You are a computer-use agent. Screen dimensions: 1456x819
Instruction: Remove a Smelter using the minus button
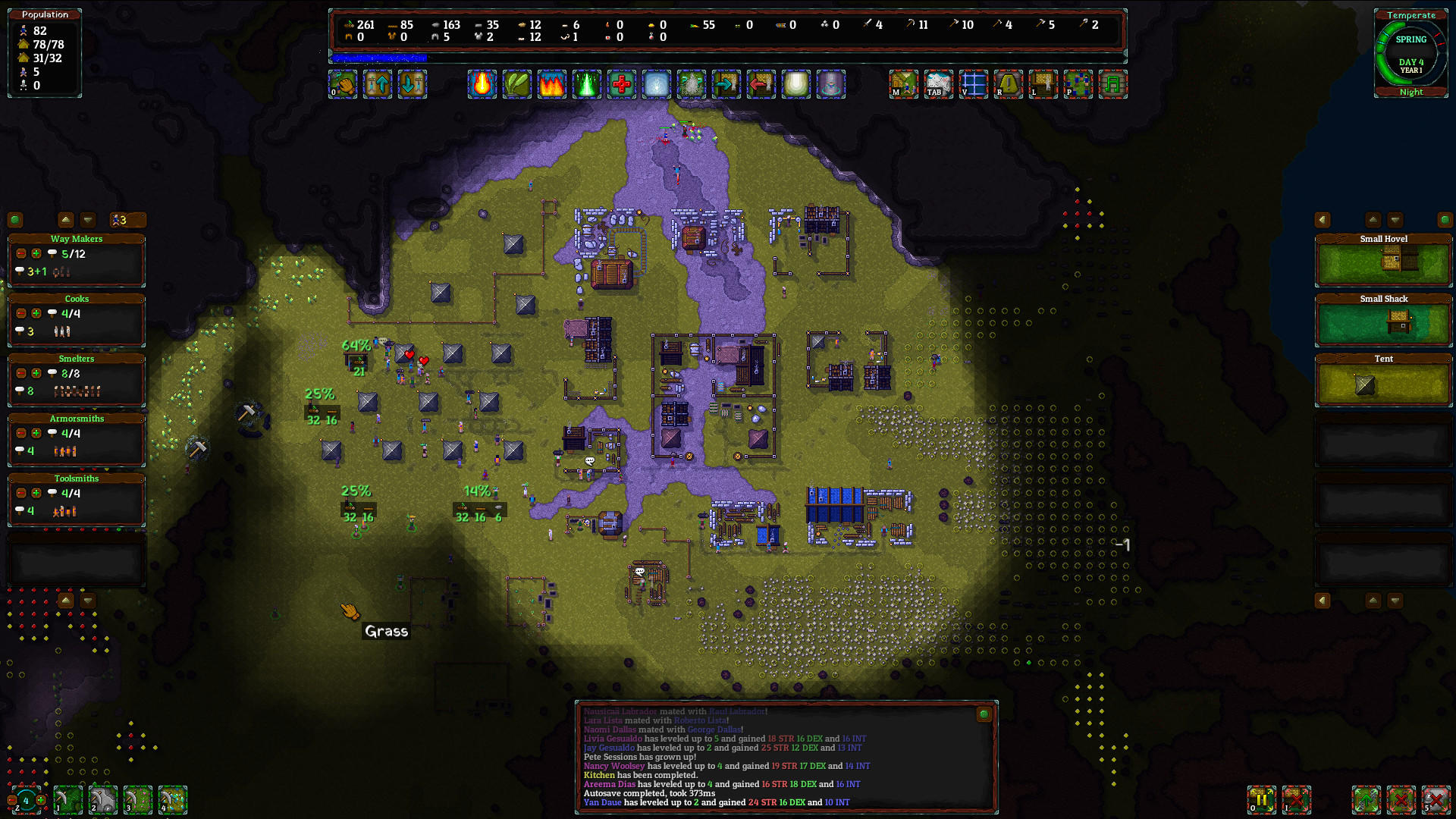21,373
